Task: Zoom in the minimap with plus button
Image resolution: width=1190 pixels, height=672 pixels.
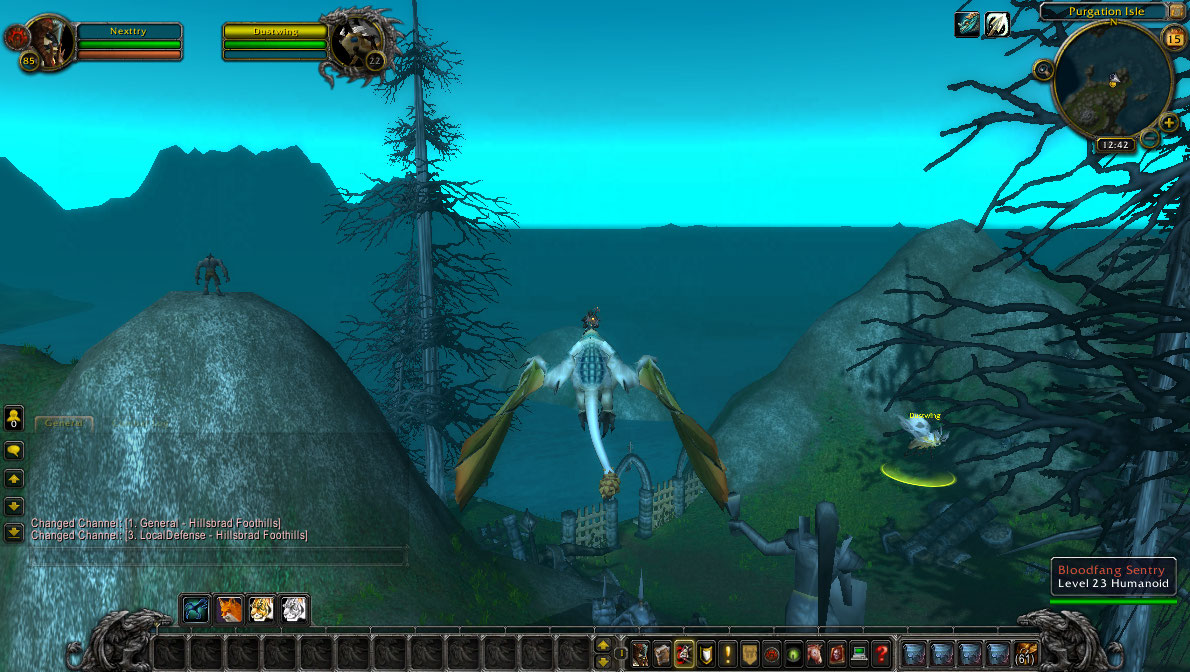Action: (1168, 124)
